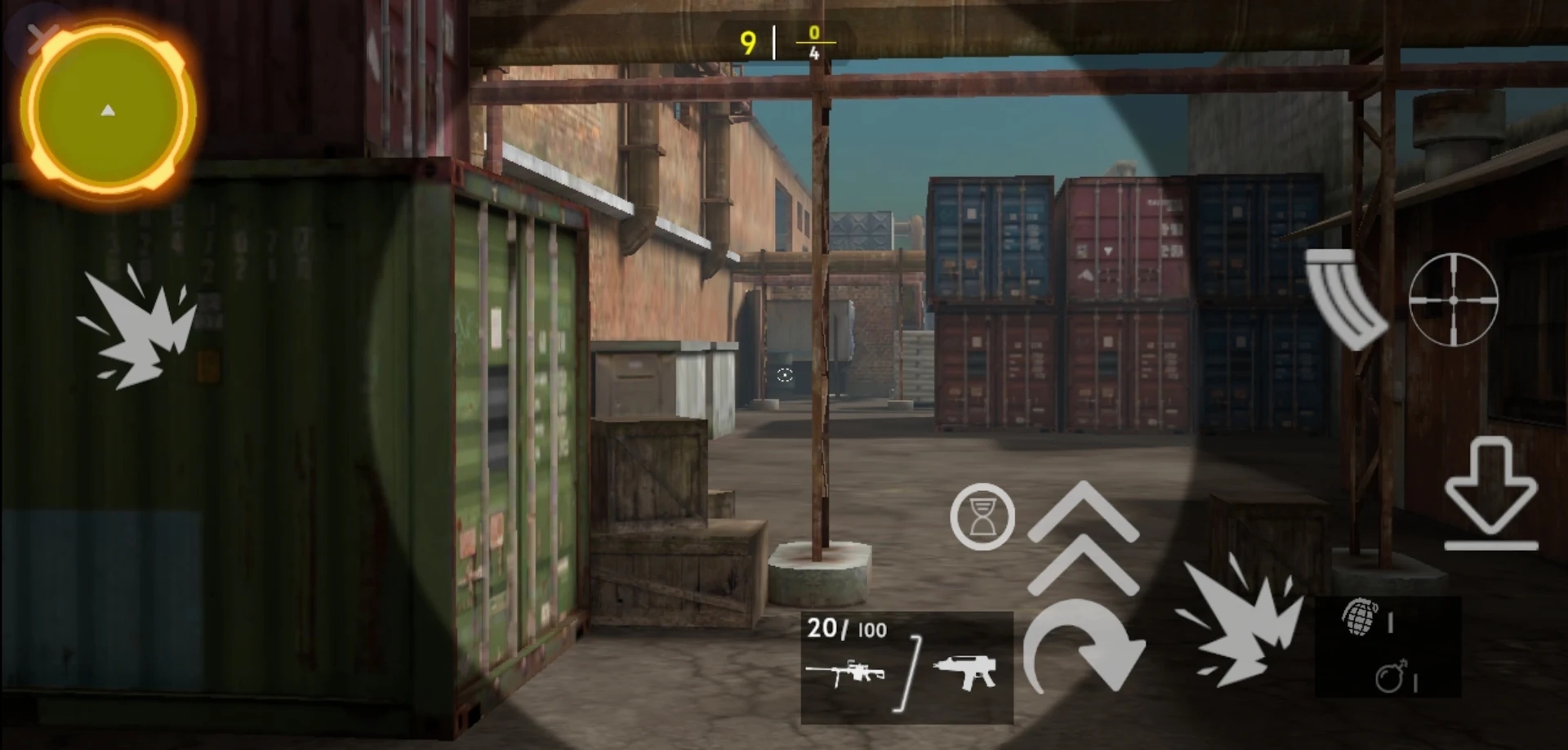The height and width of the screenshot is (750, 1568).
Task: Tap the center dot reticle on screen
Action: tap(784, 375)
